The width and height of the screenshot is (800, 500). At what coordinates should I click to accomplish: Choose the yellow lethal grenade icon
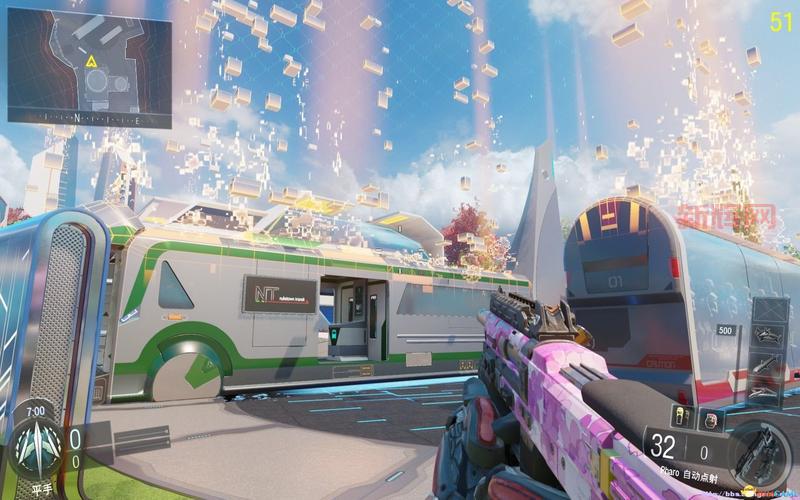coord(681,416)
